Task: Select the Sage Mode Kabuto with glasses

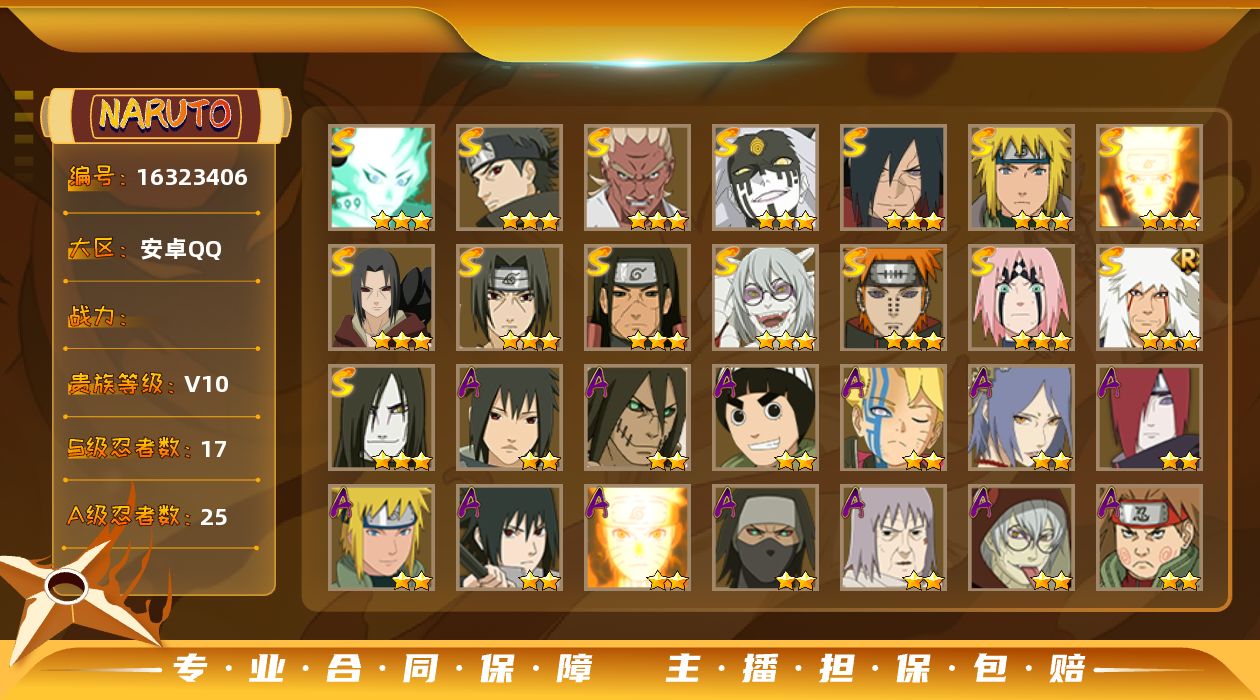Action: (765, 297)
